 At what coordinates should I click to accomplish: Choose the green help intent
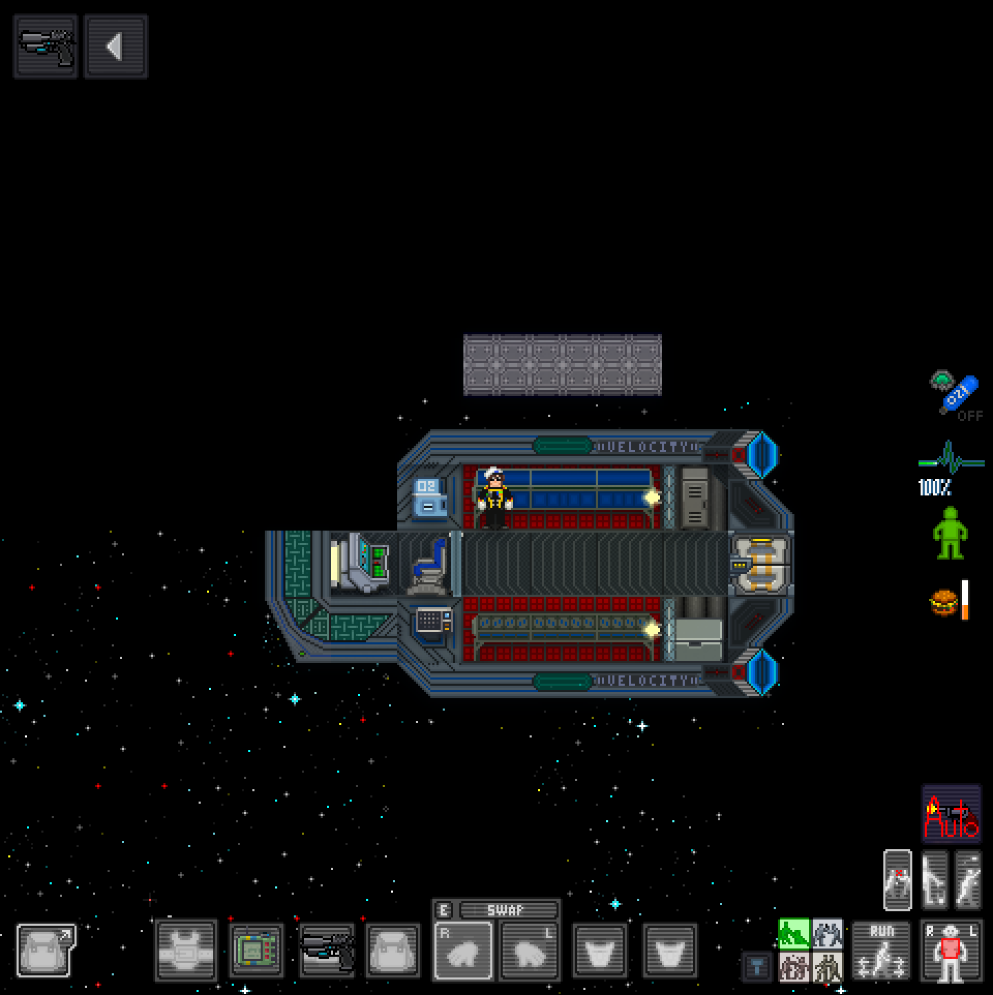click(794, 934)
